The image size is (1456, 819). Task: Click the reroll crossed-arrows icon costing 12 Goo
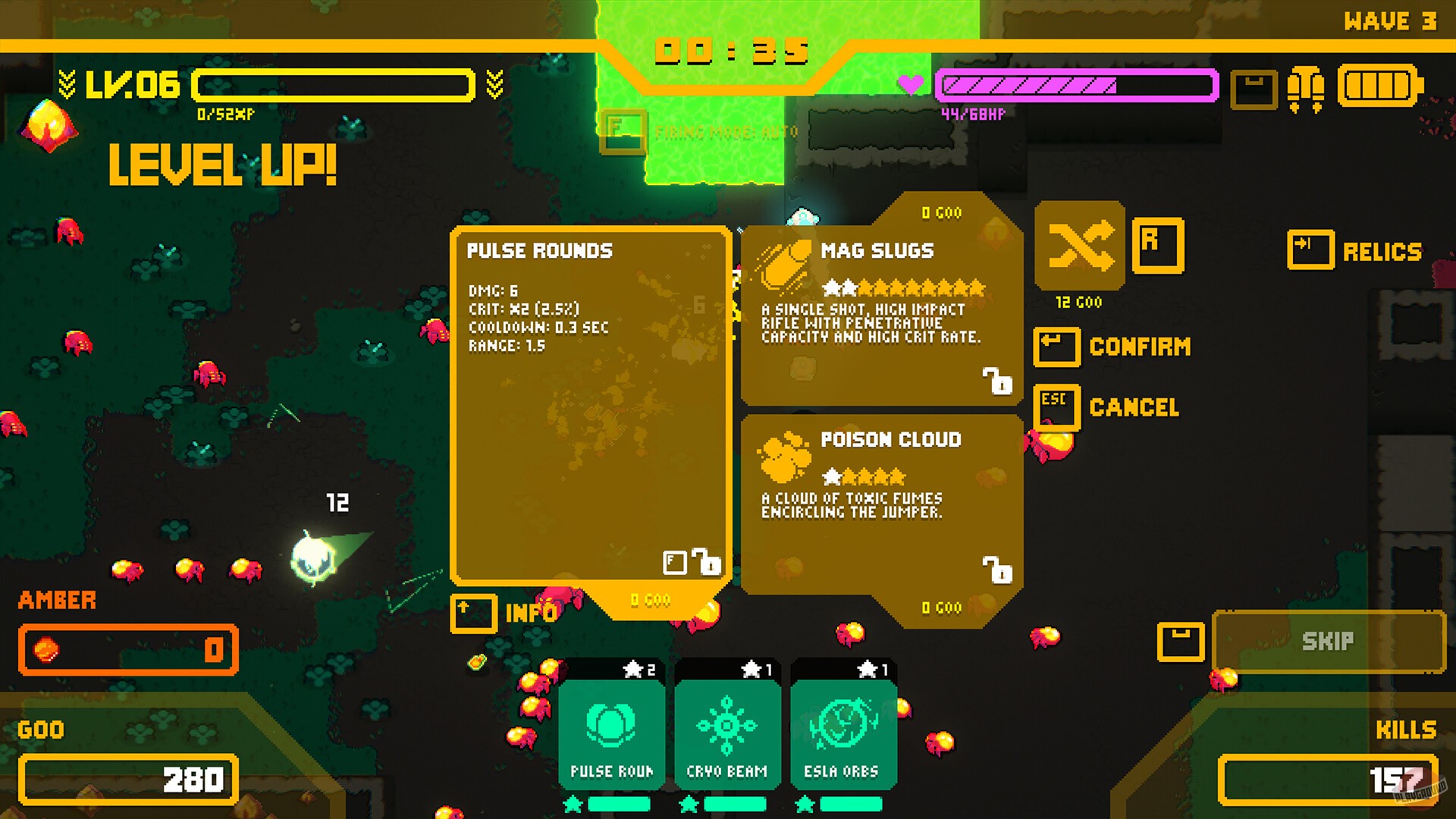point(1080,246)
